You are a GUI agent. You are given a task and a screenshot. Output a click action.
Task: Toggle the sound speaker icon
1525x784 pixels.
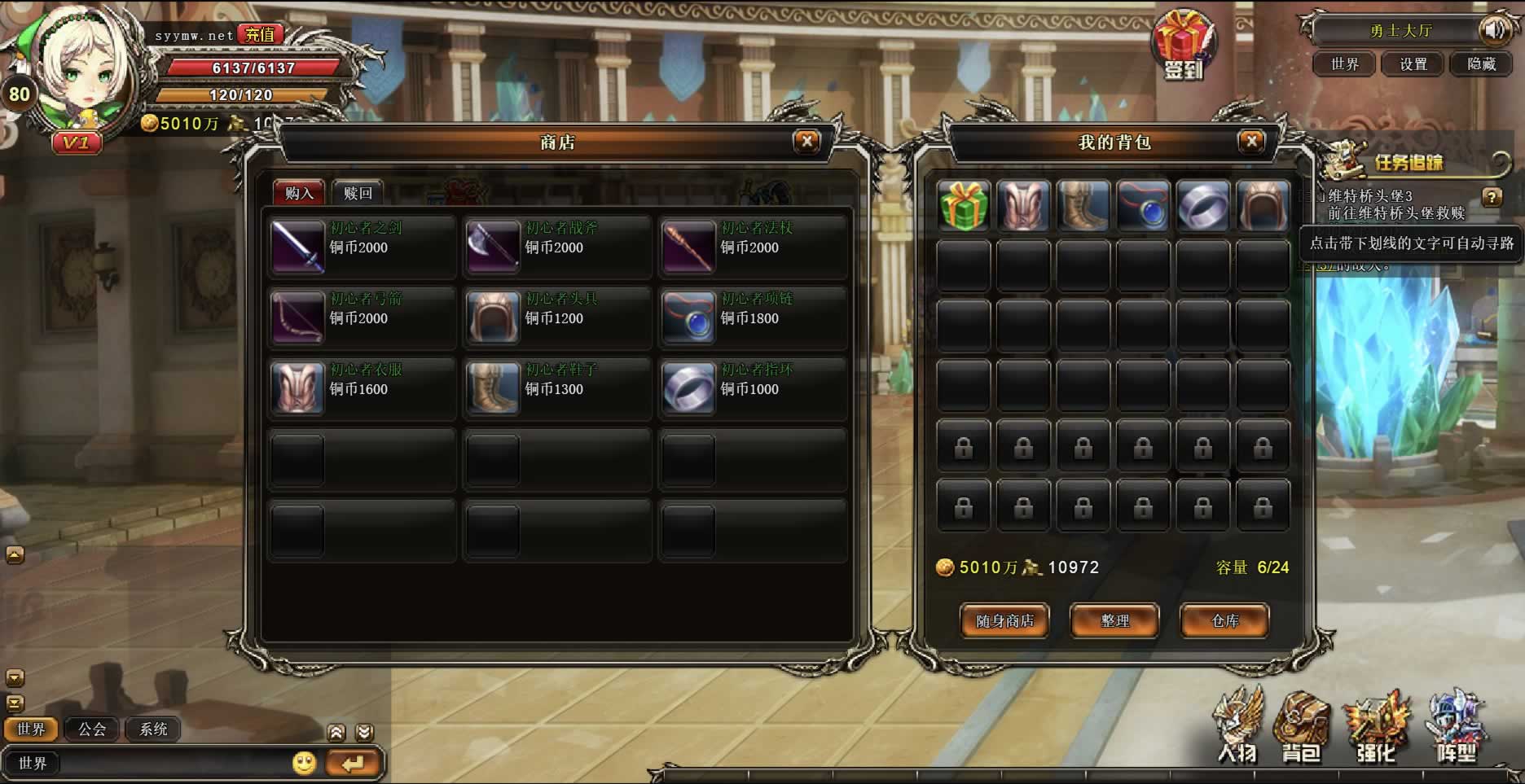[1495, 31]
